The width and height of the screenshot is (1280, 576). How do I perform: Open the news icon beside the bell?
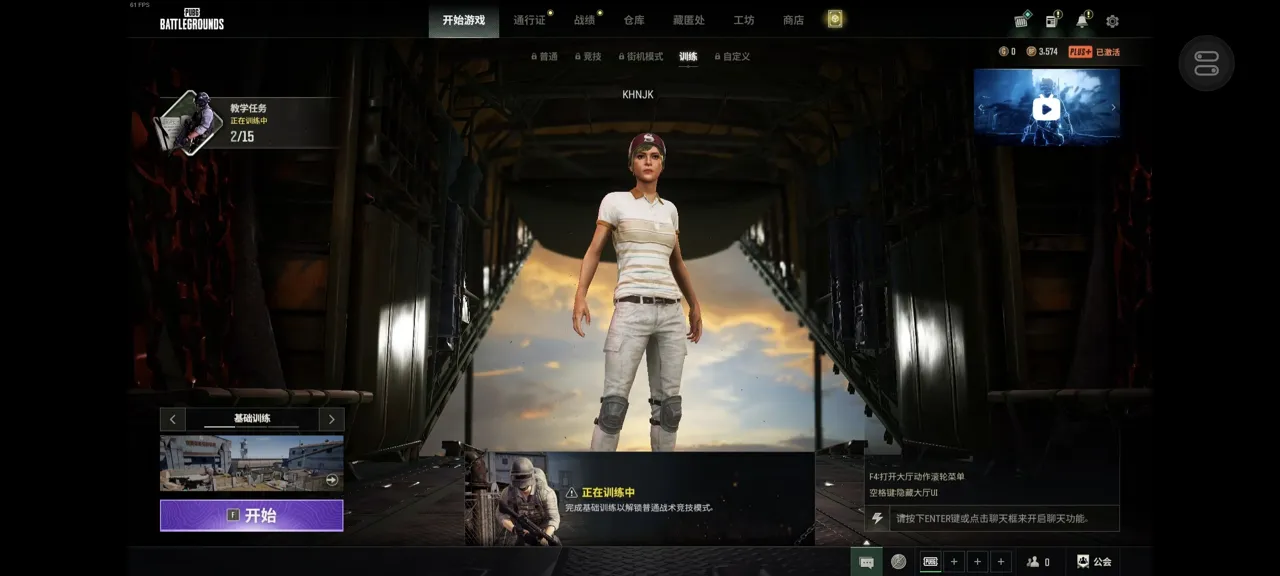pos(1052,21)
